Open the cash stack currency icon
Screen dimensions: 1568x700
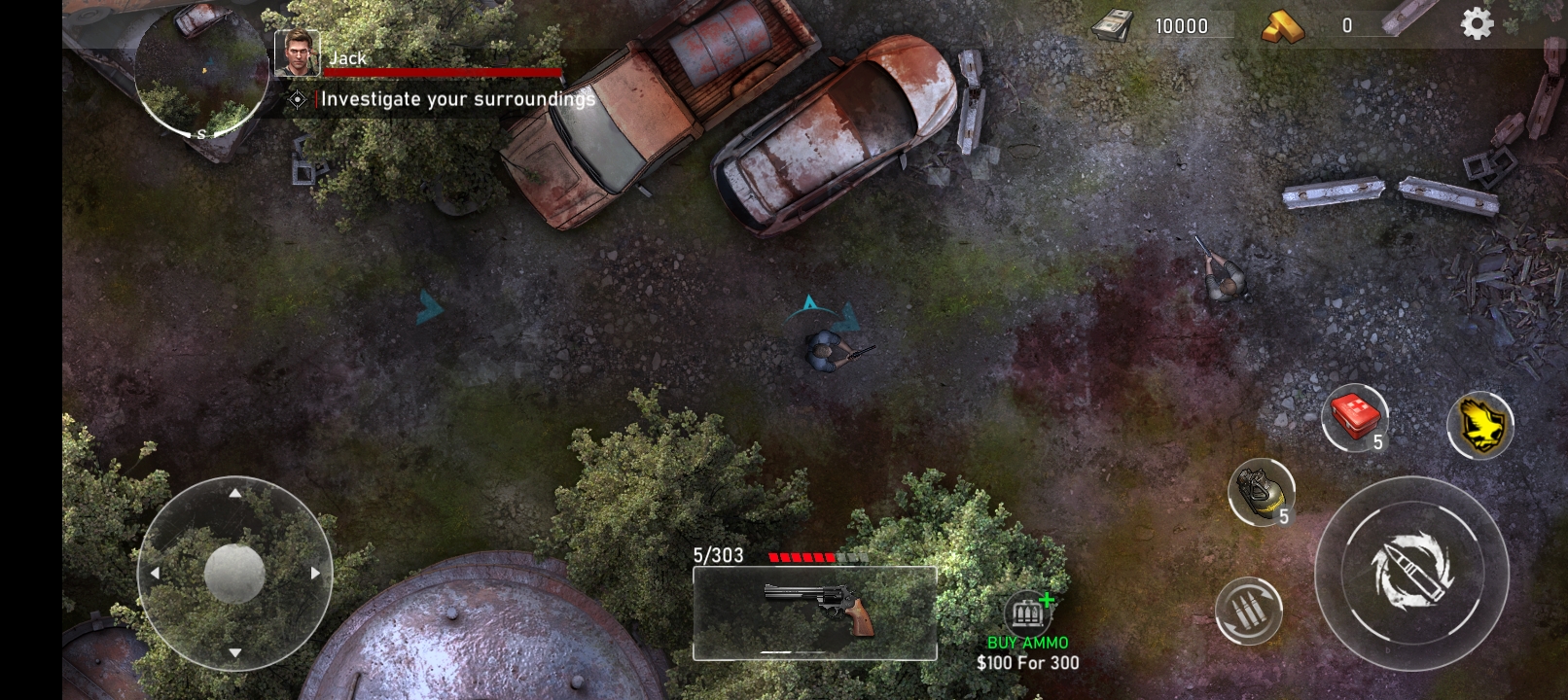[x=1111, y=25]
